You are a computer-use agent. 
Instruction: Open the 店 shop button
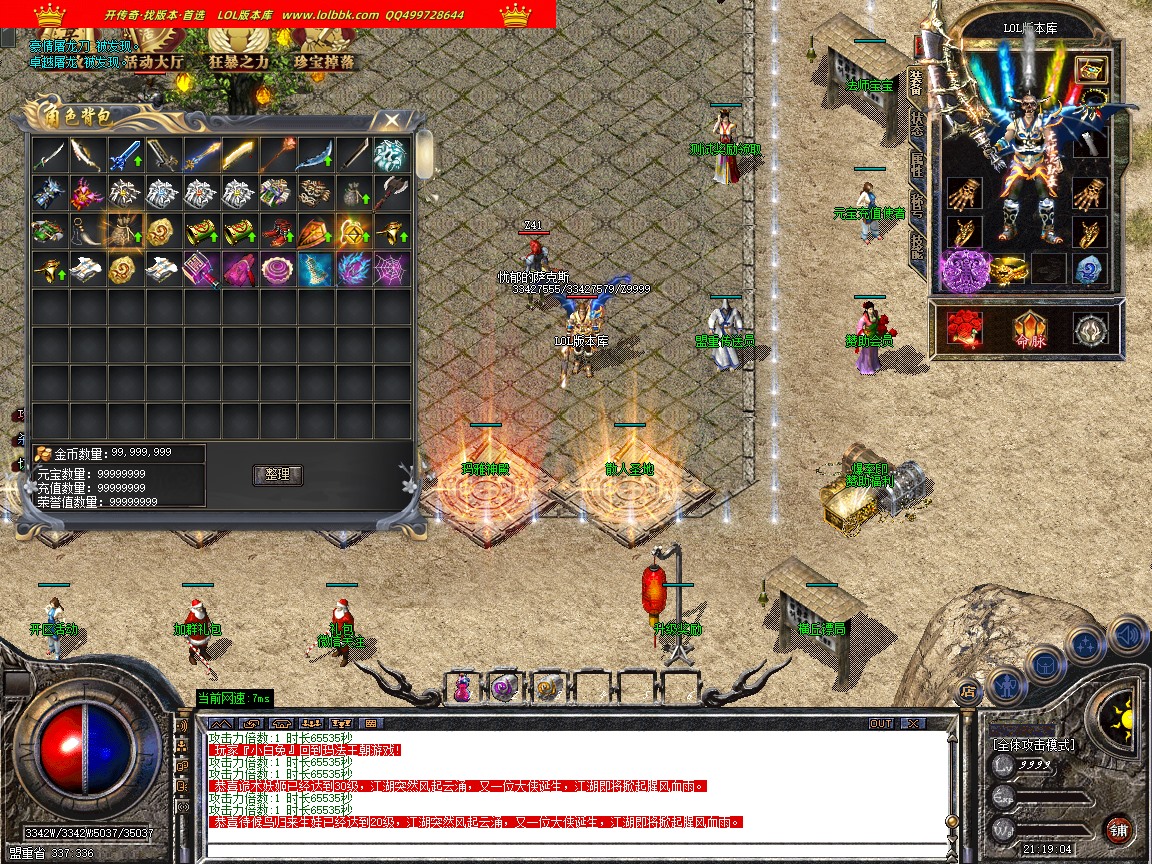pyautogui.click(x=967, y=690)
